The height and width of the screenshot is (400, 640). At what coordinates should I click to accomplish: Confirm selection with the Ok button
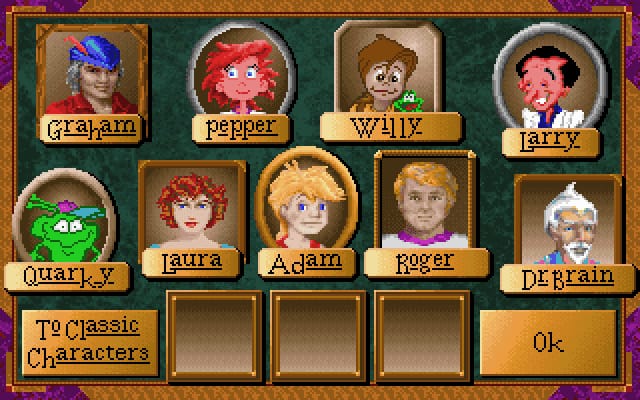(x=548, y=342)
